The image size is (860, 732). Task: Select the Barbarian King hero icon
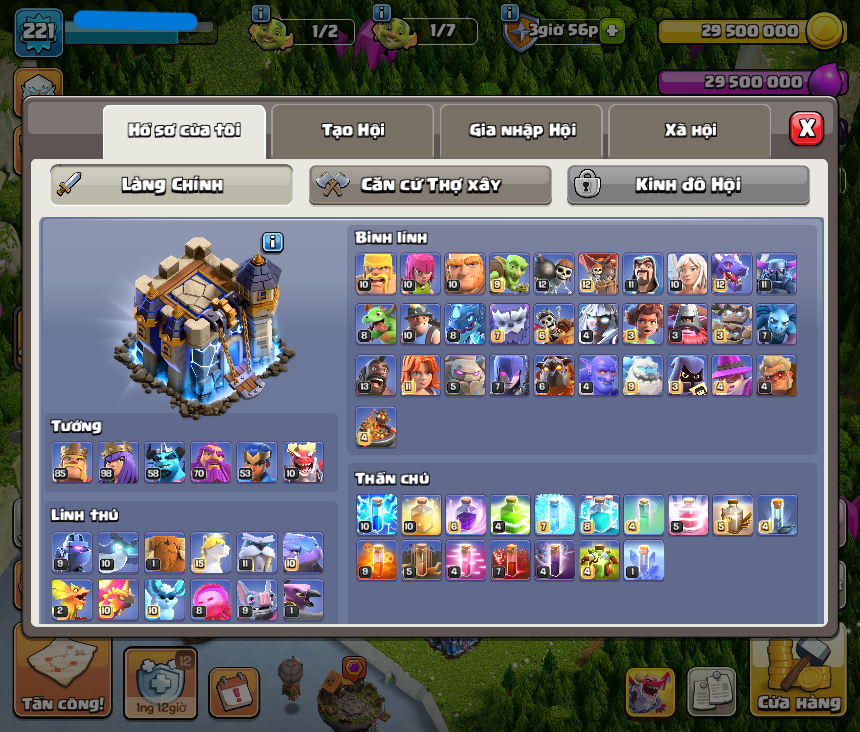point(71,462)
